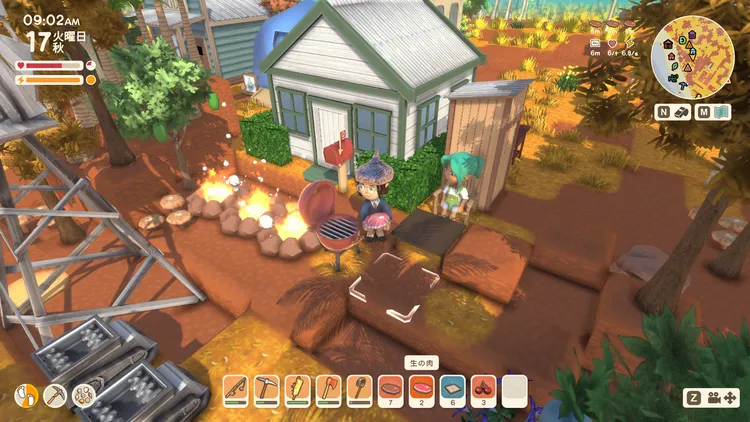
Task: Select the blue-tile item stack of 6
Action: [452, 388]
